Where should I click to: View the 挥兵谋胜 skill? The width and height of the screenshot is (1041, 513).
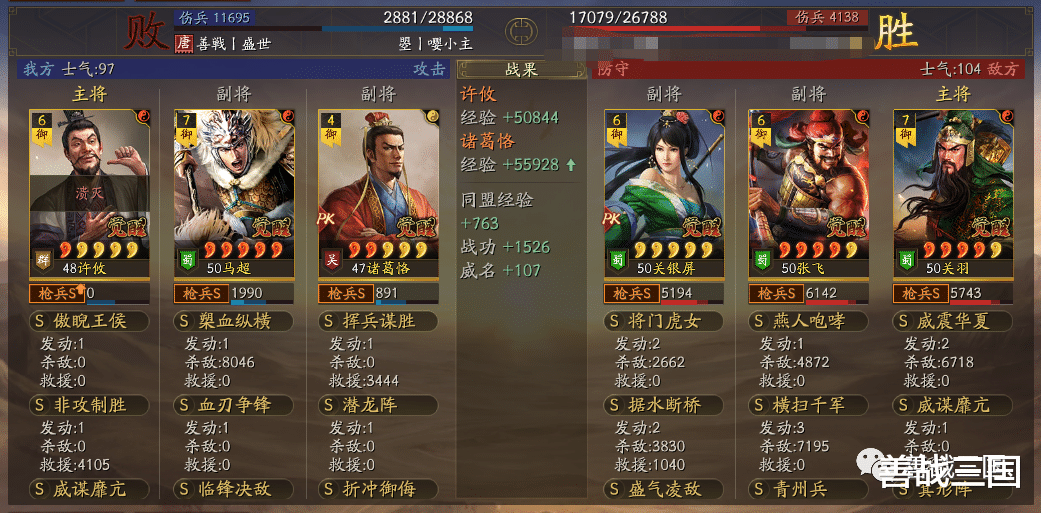pyautogui.click(x=377, y=322)
